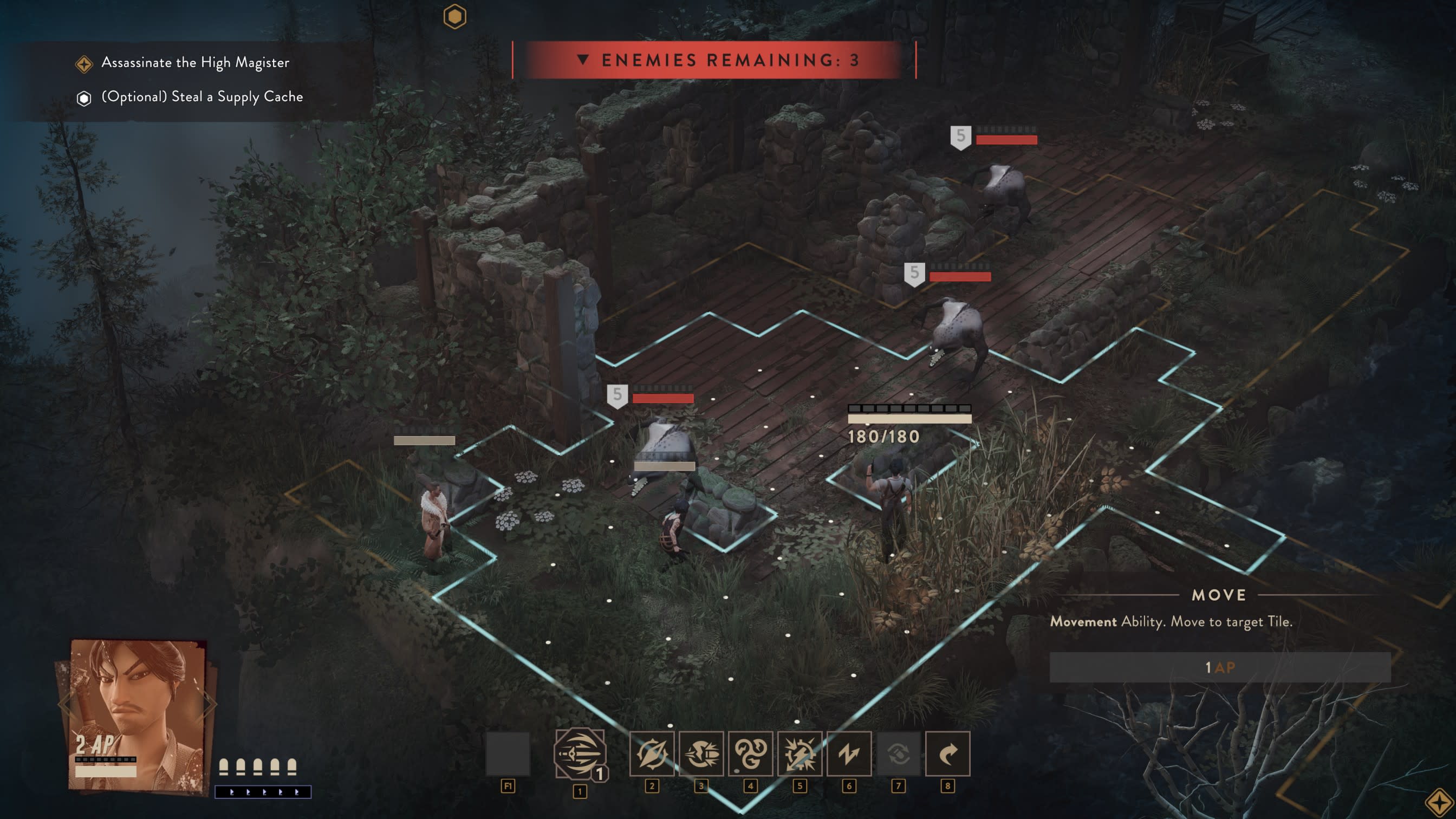1456x819 pixels.
Task: Activate the bullet shot ability in slot 1
Action: pyautogui.click(x=580, y=753)
